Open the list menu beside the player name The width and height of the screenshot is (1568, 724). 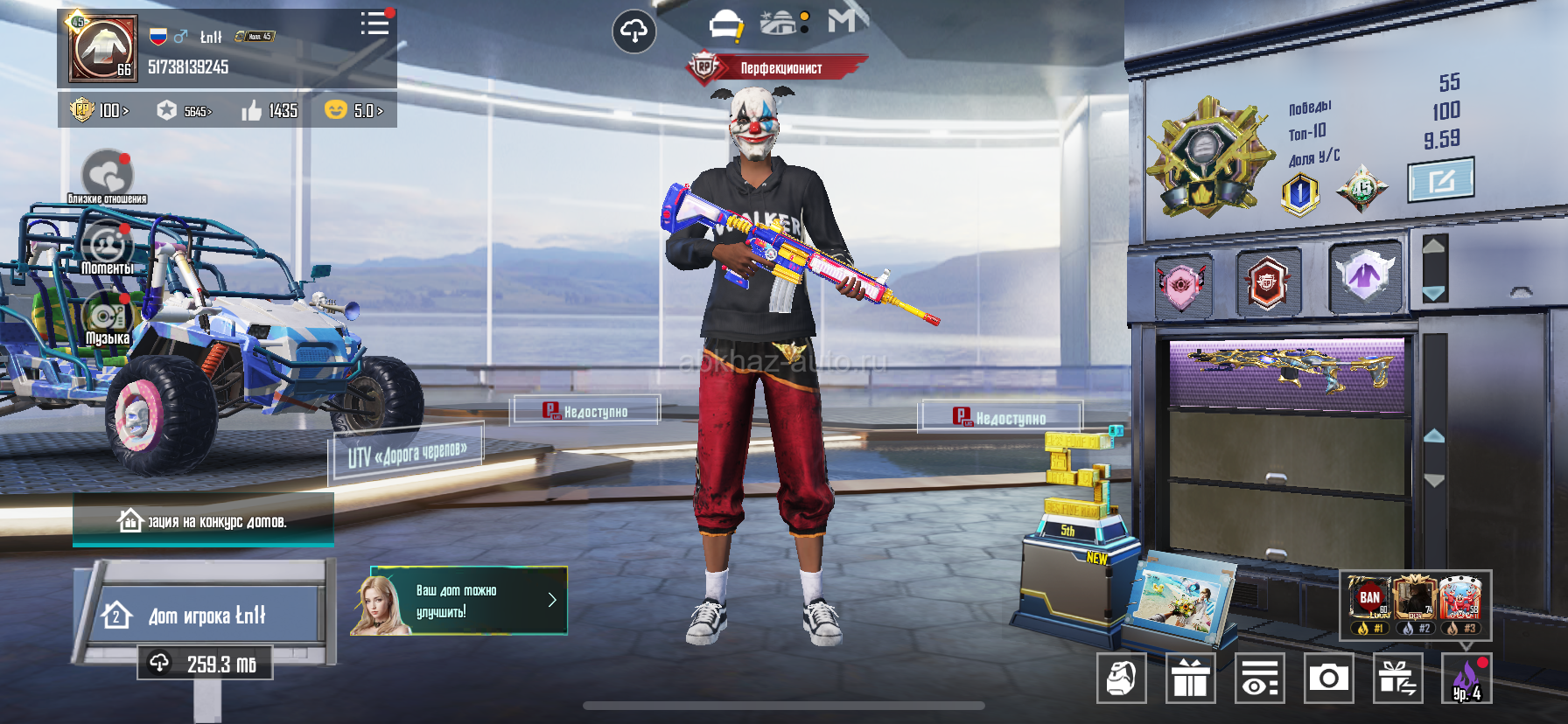point(374,24)
